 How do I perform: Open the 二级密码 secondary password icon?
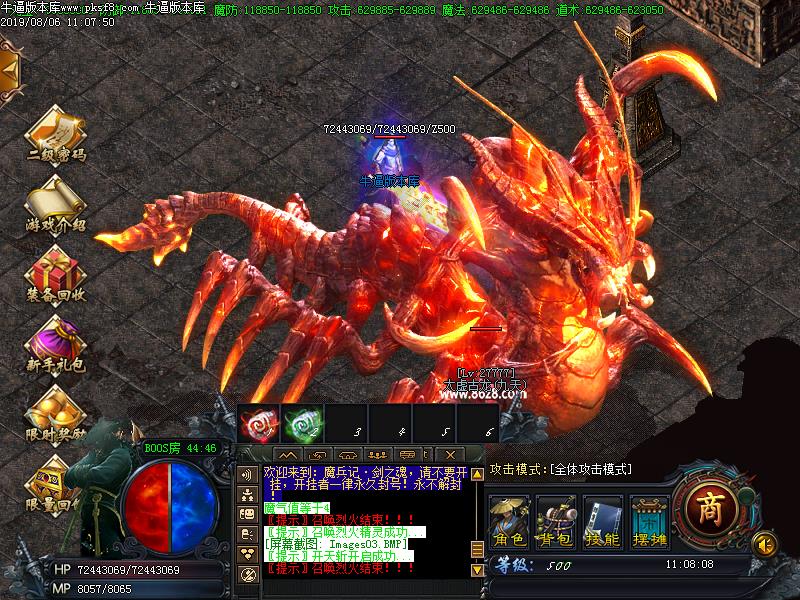click(x=55, y=130)
